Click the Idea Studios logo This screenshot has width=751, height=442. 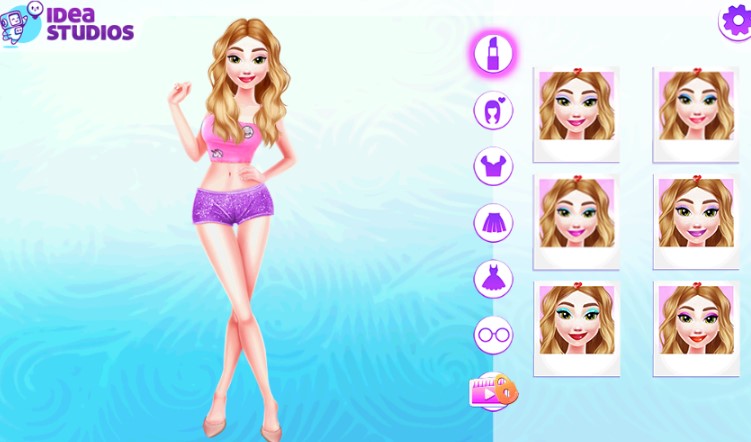[x=68, y=23]
